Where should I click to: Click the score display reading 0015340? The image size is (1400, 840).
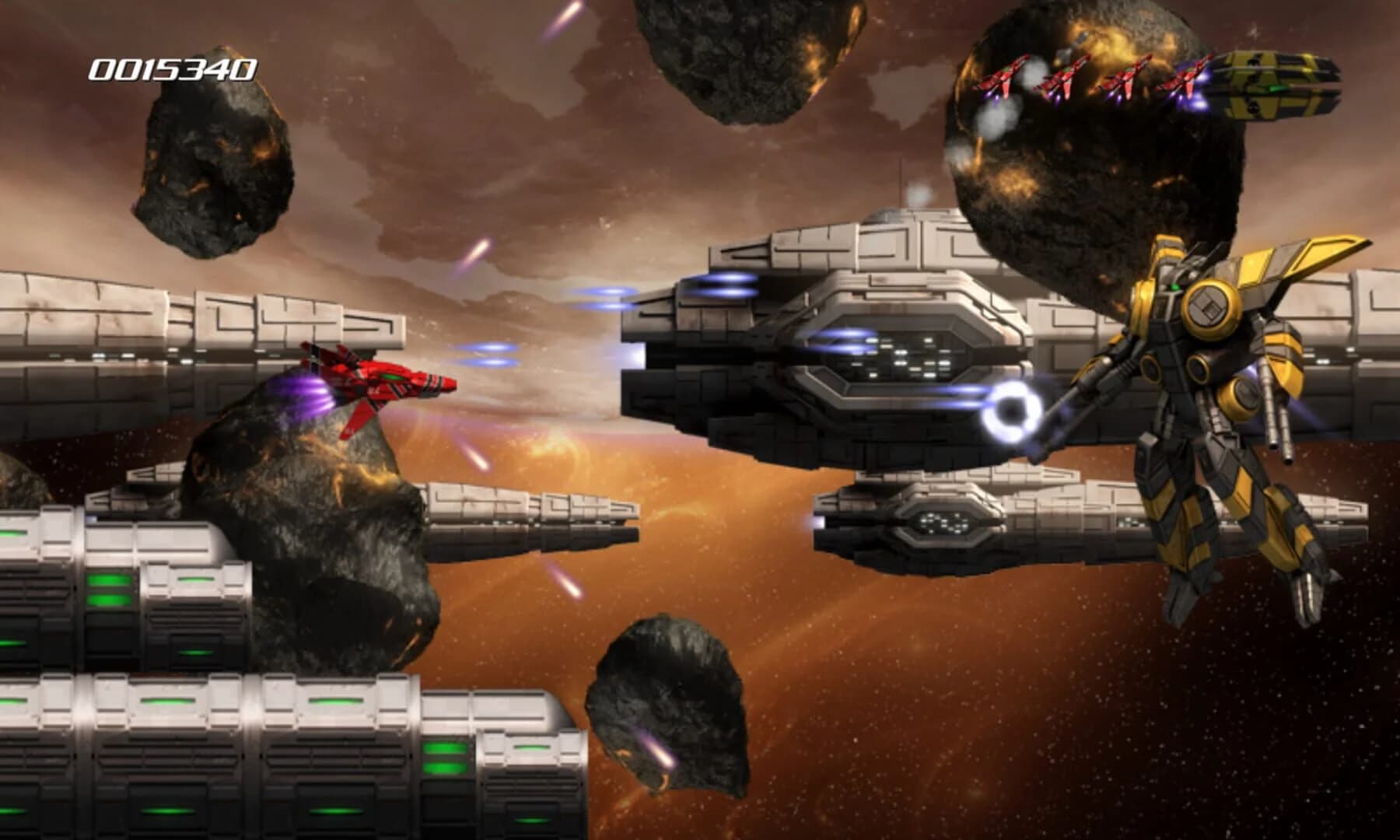point(171,68)
